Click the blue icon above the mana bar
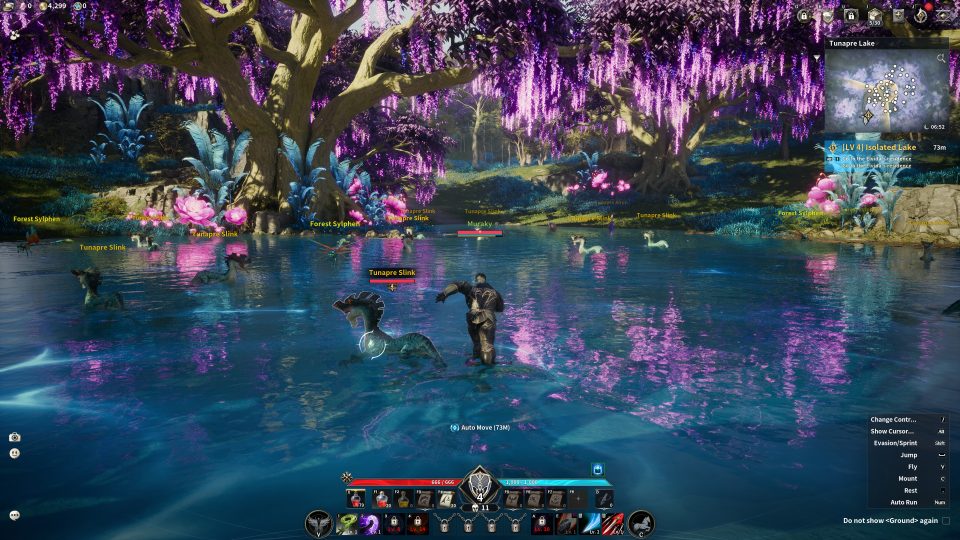960x540 pixels. click(598, 467)
